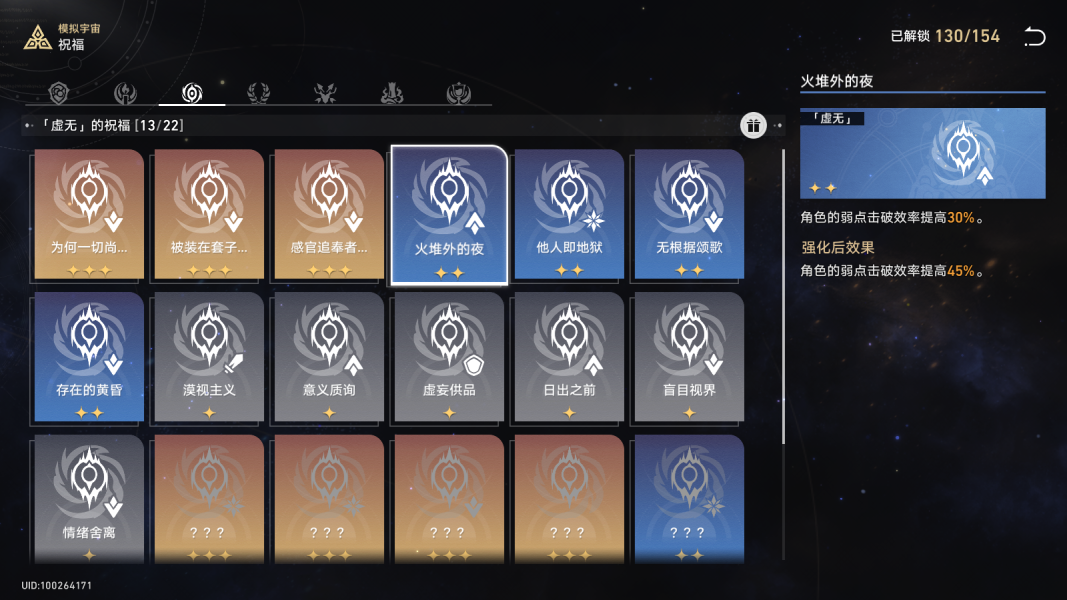
Task: View the 为何一切尚… blessing card
Action: click(x=89, y=215)
